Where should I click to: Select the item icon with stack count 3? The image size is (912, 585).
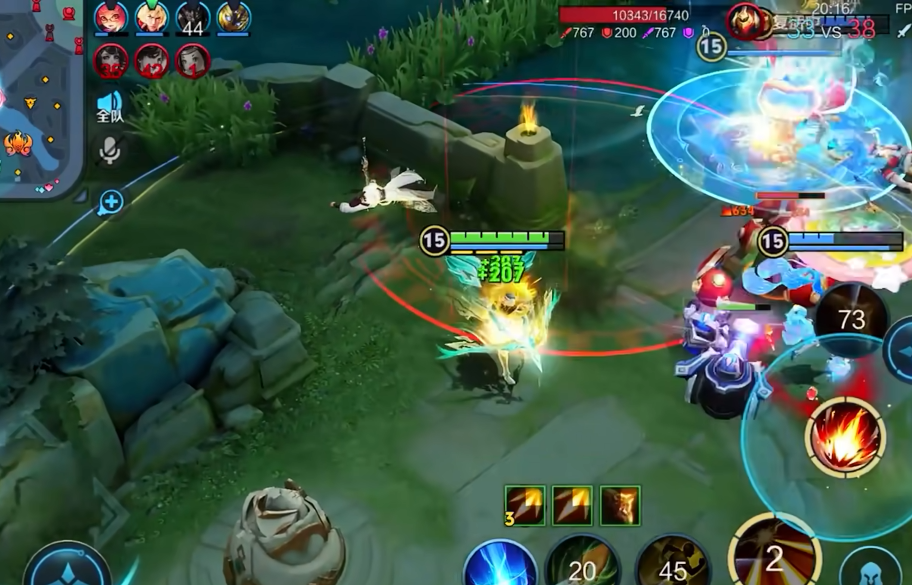point(524,506)
